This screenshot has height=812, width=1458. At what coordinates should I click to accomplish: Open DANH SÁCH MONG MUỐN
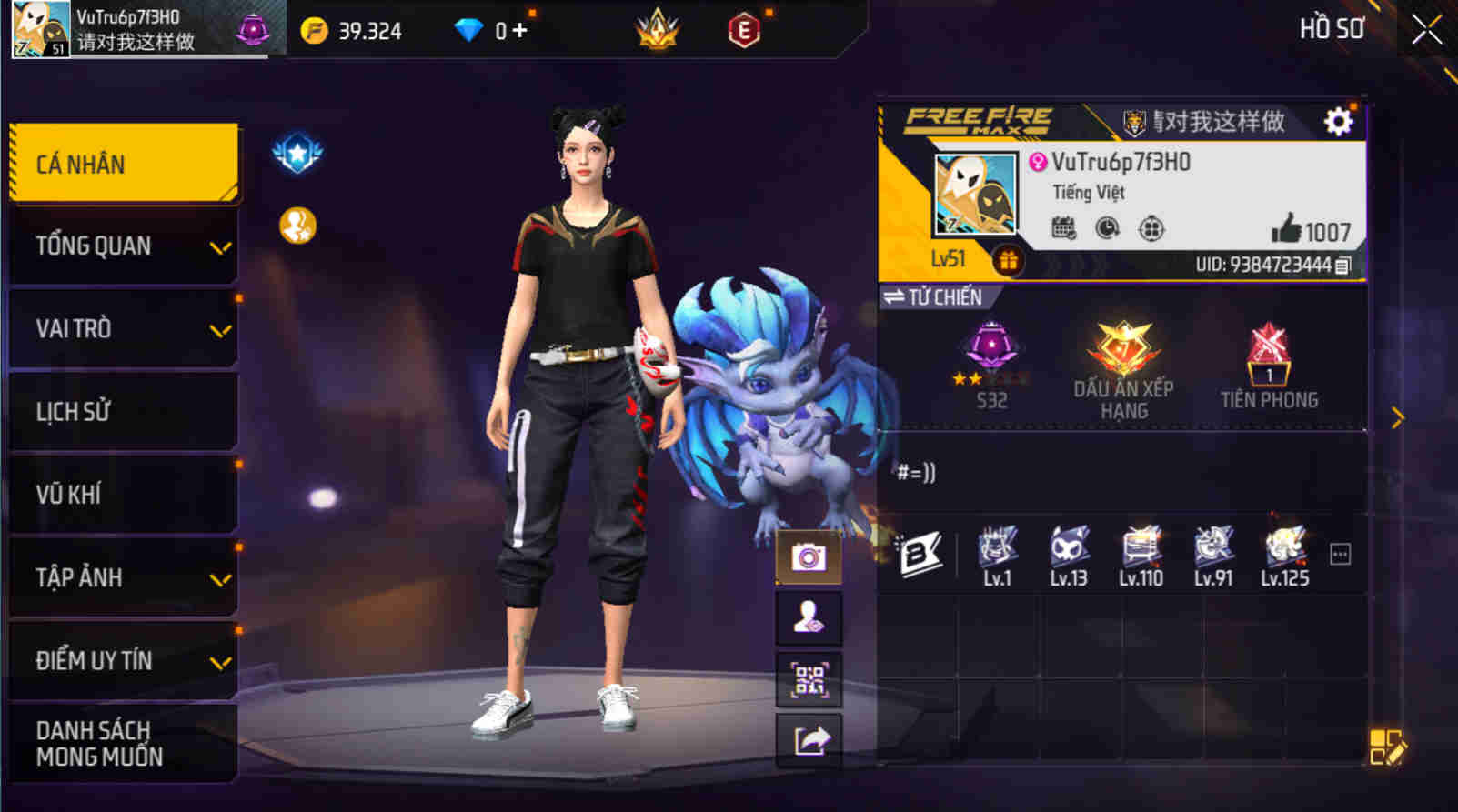(124, 742)
